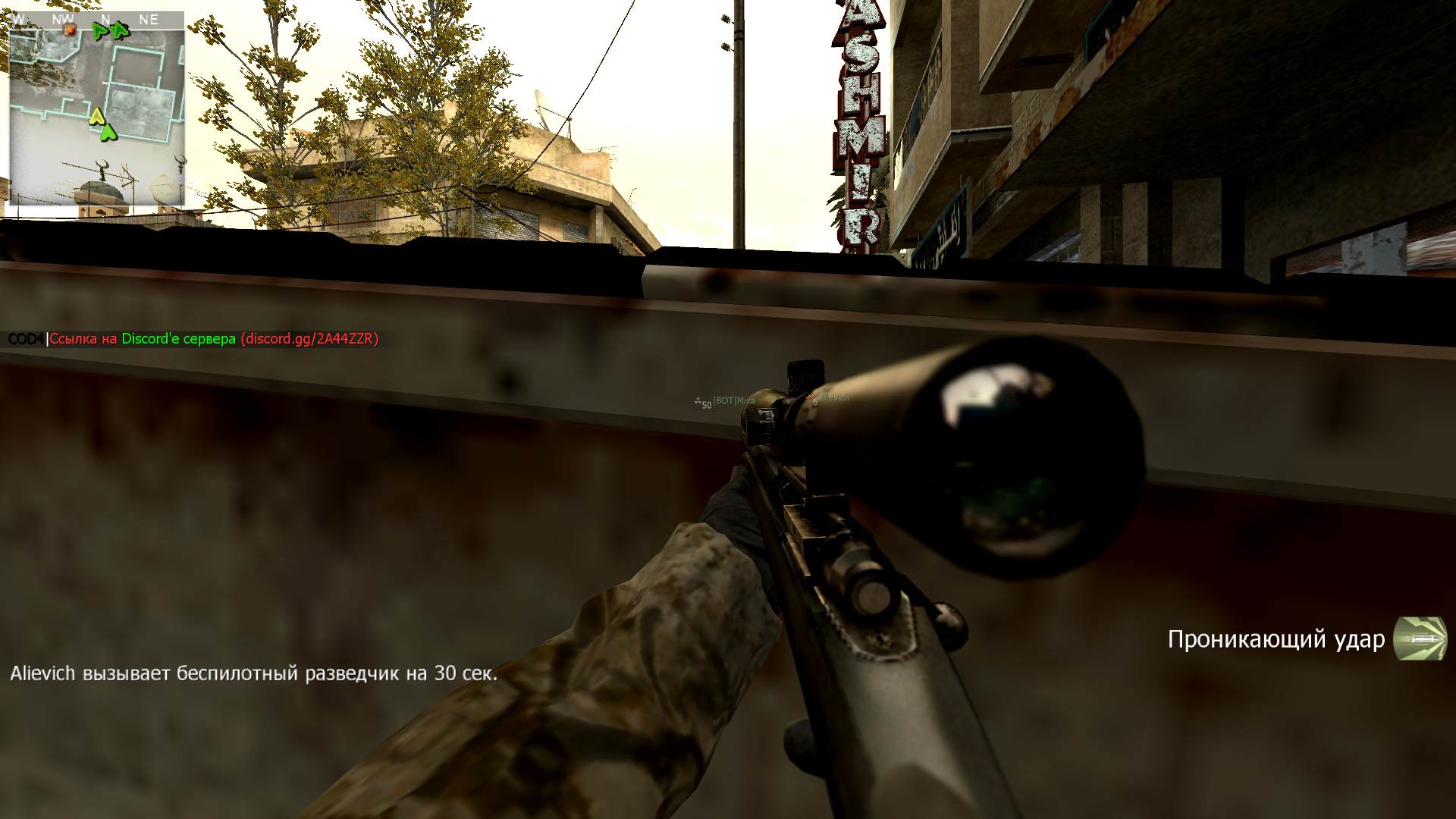Open the Discord server link in chat

pyautogui.click(x=309, y=339)
